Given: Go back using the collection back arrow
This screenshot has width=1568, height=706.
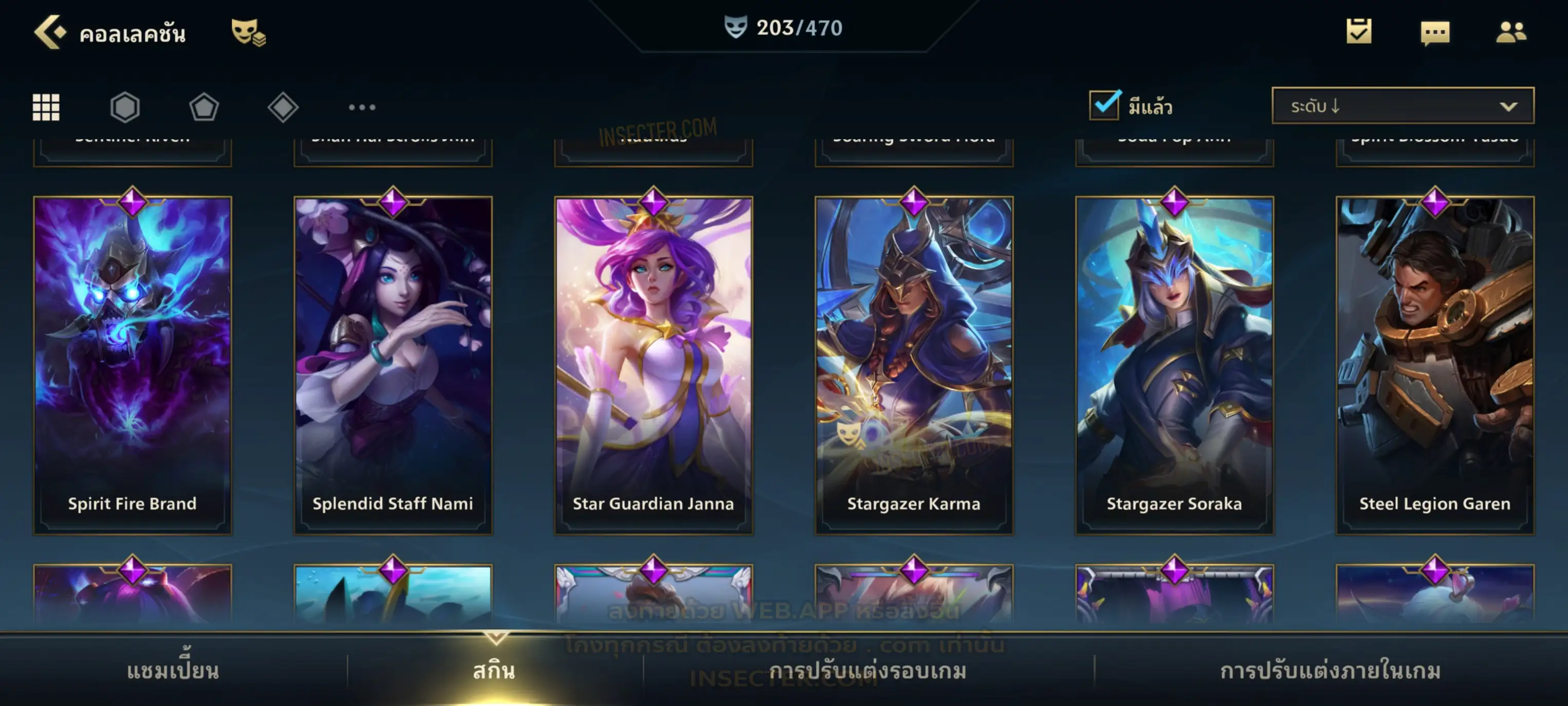Looking at the screenshot, I should point(50,32).
